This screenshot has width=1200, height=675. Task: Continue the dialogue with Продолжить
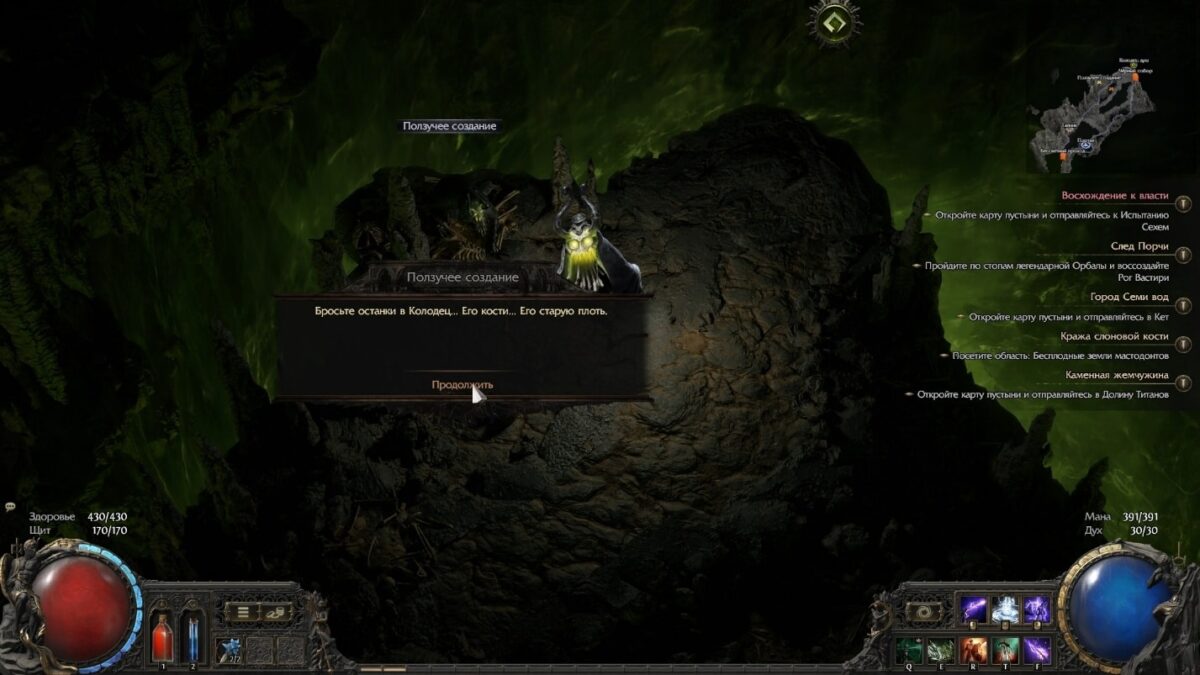click(462, 384)
